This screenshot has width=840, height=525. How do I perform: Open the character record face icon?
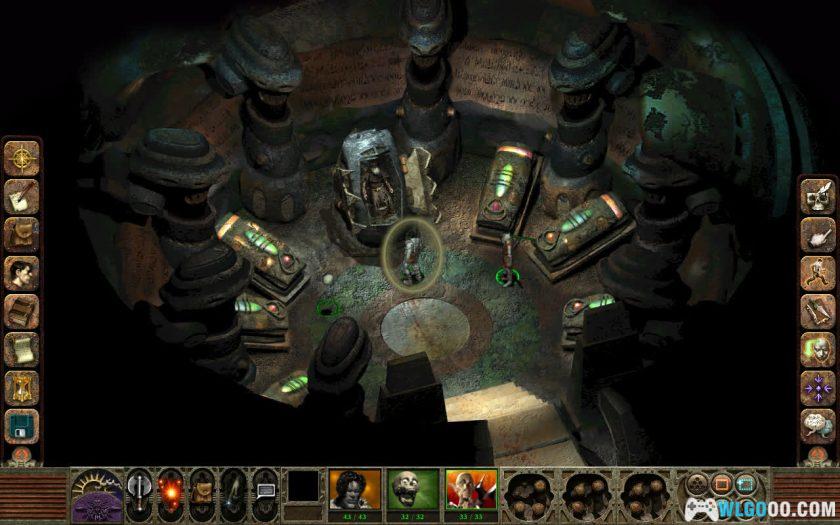click(x=21, y=270)
